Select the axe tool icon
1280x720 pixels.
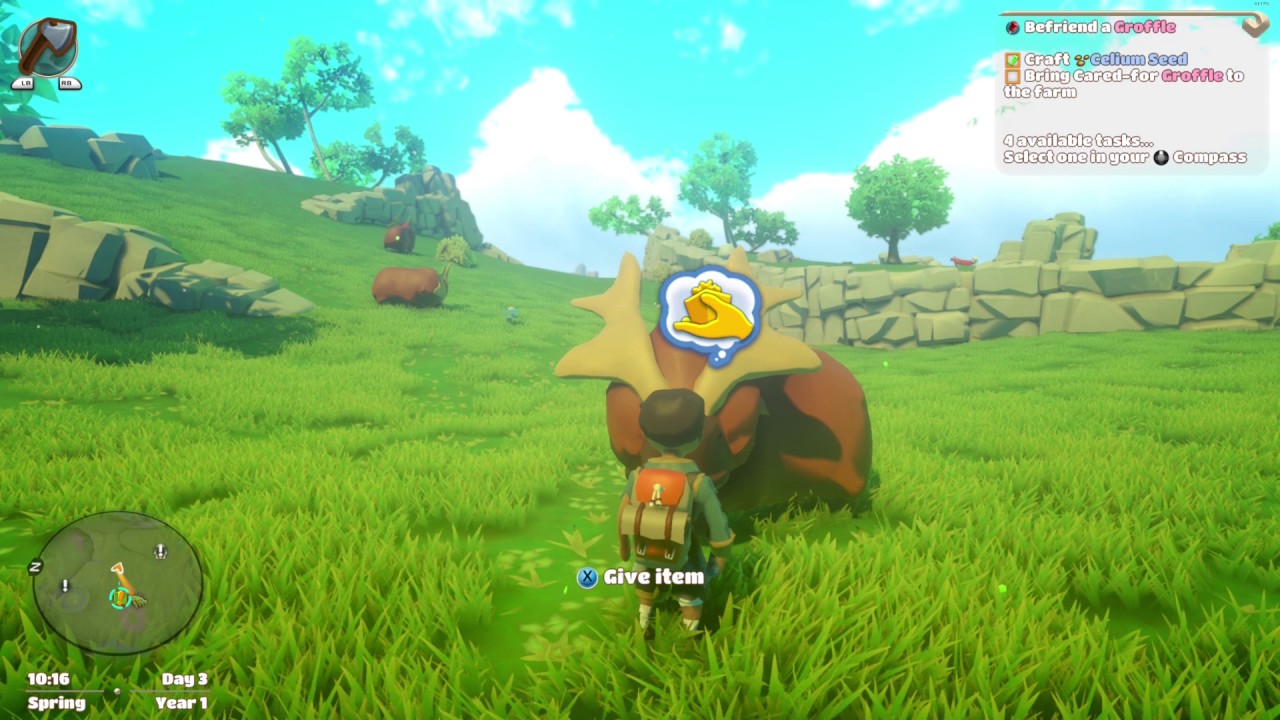pos(47,47)
